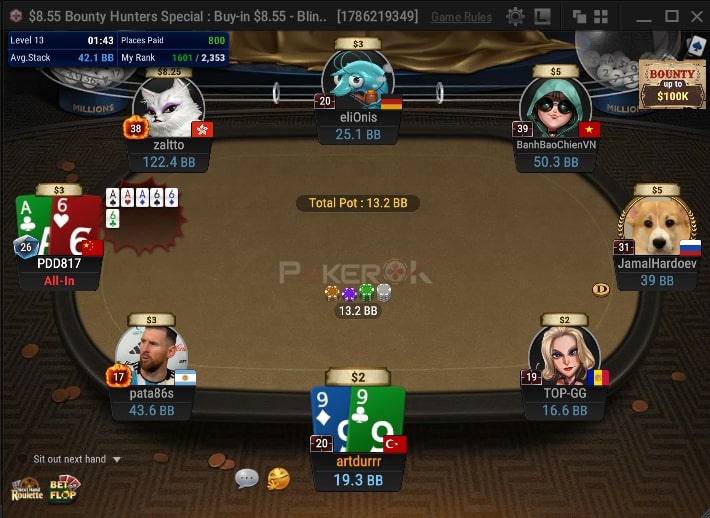Screen dimensions: 710x518
Task: Open the emoji reactions menu
Action: click(278, 479)
